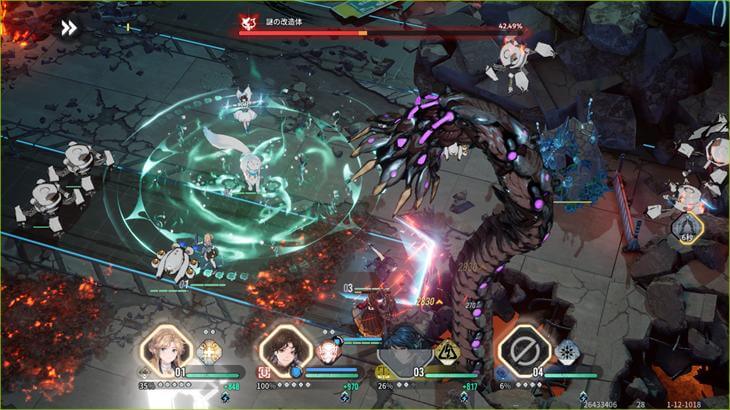The width and height of the screenshot is (730, 410).
Task: Activate the golden cross skill beside portrait 01
Action: click(x=209, y=352)
